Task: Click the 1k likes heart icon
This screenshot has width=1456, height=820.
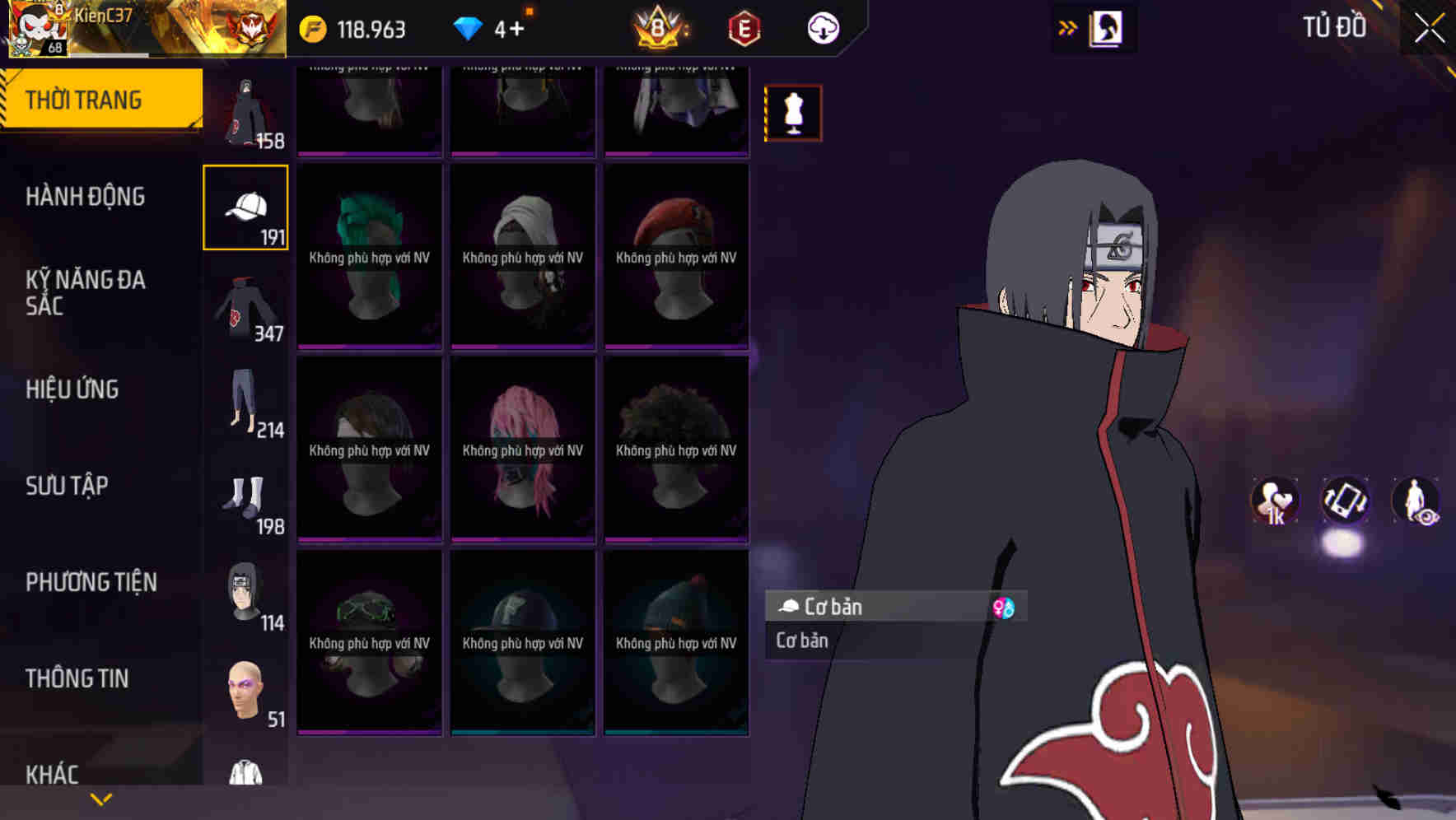Action: tap(1274, 501)
